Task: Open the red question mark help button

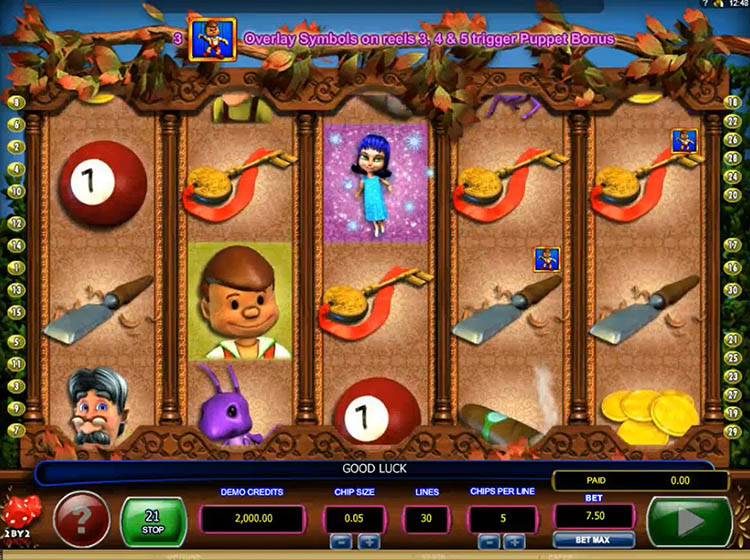Action: point(81,519)
